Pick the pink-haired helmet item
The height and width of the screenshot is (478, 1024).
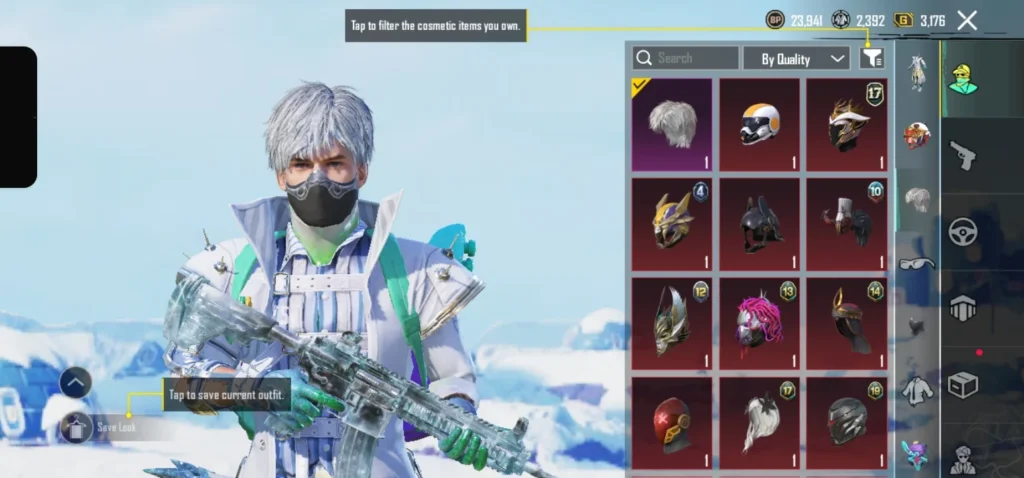click(x=760, y=323)
